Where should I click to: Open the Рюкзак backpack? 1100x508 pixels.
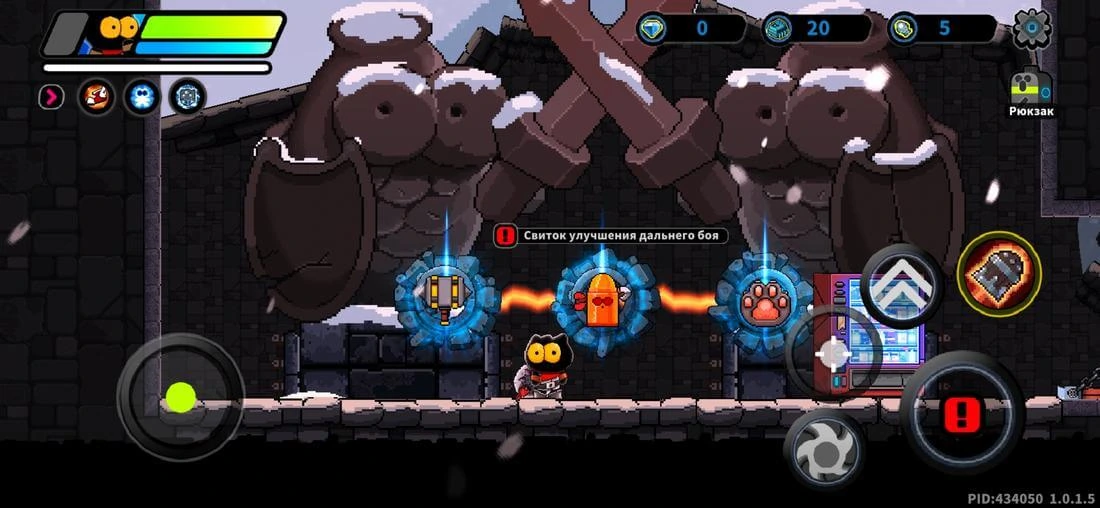click(1031, 91)
